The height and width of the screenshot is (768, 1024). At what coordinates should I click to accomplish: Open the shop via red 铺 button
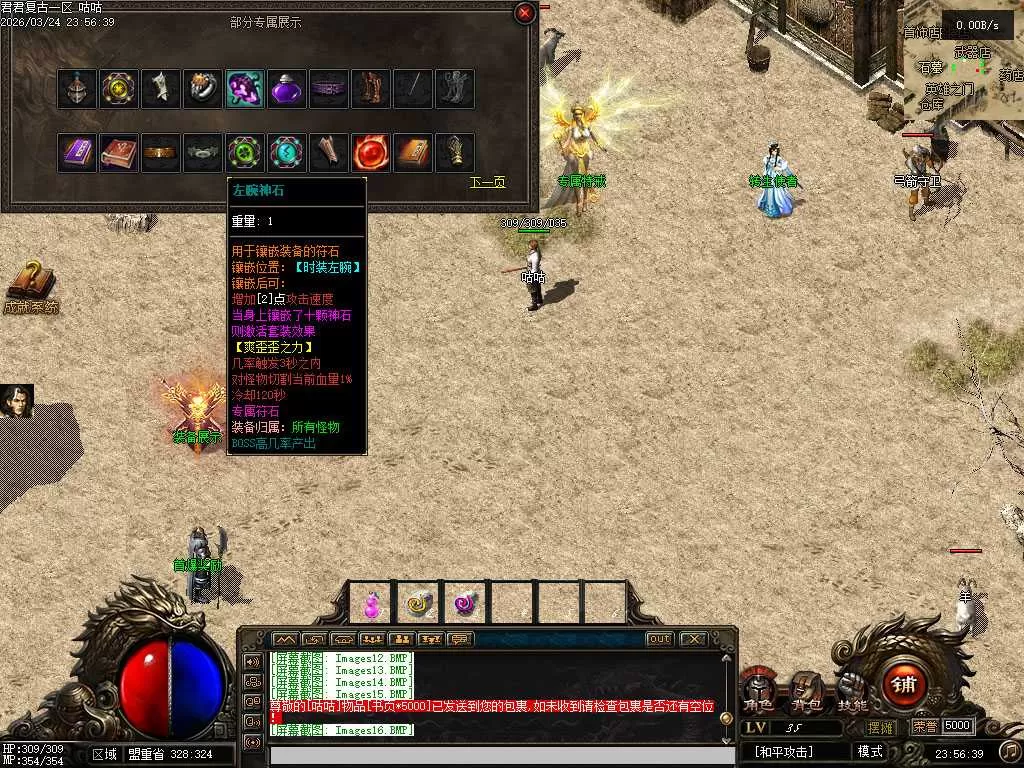click(x=904, y=685)
